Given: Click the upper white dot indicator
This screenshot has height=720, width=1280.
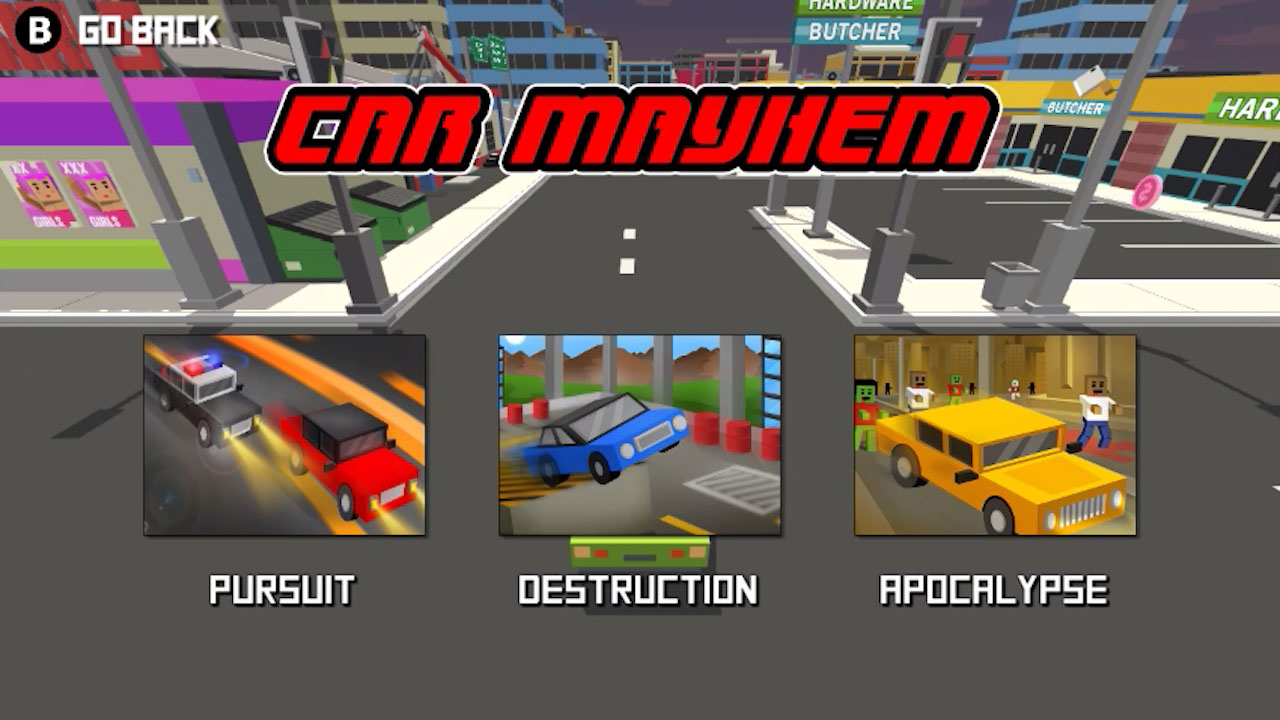Looking at the screenshot, I should pos(628,232).
